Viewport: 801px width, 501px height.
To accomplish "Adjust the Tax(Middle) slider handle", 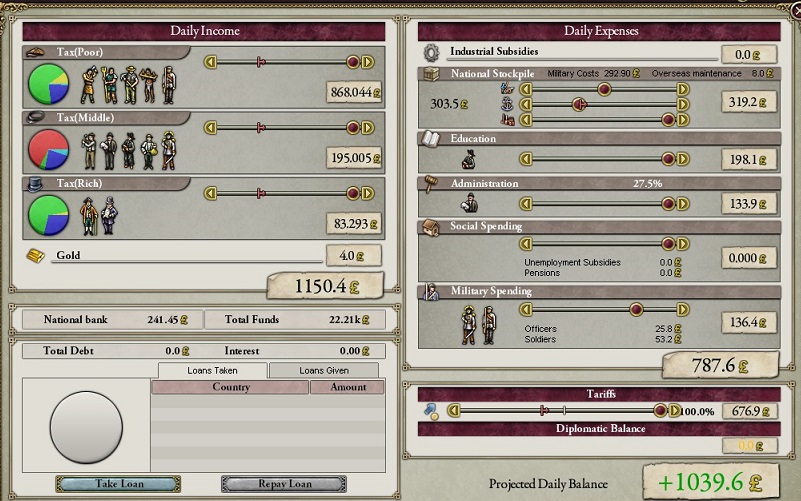I will click(x=353, y=127).
